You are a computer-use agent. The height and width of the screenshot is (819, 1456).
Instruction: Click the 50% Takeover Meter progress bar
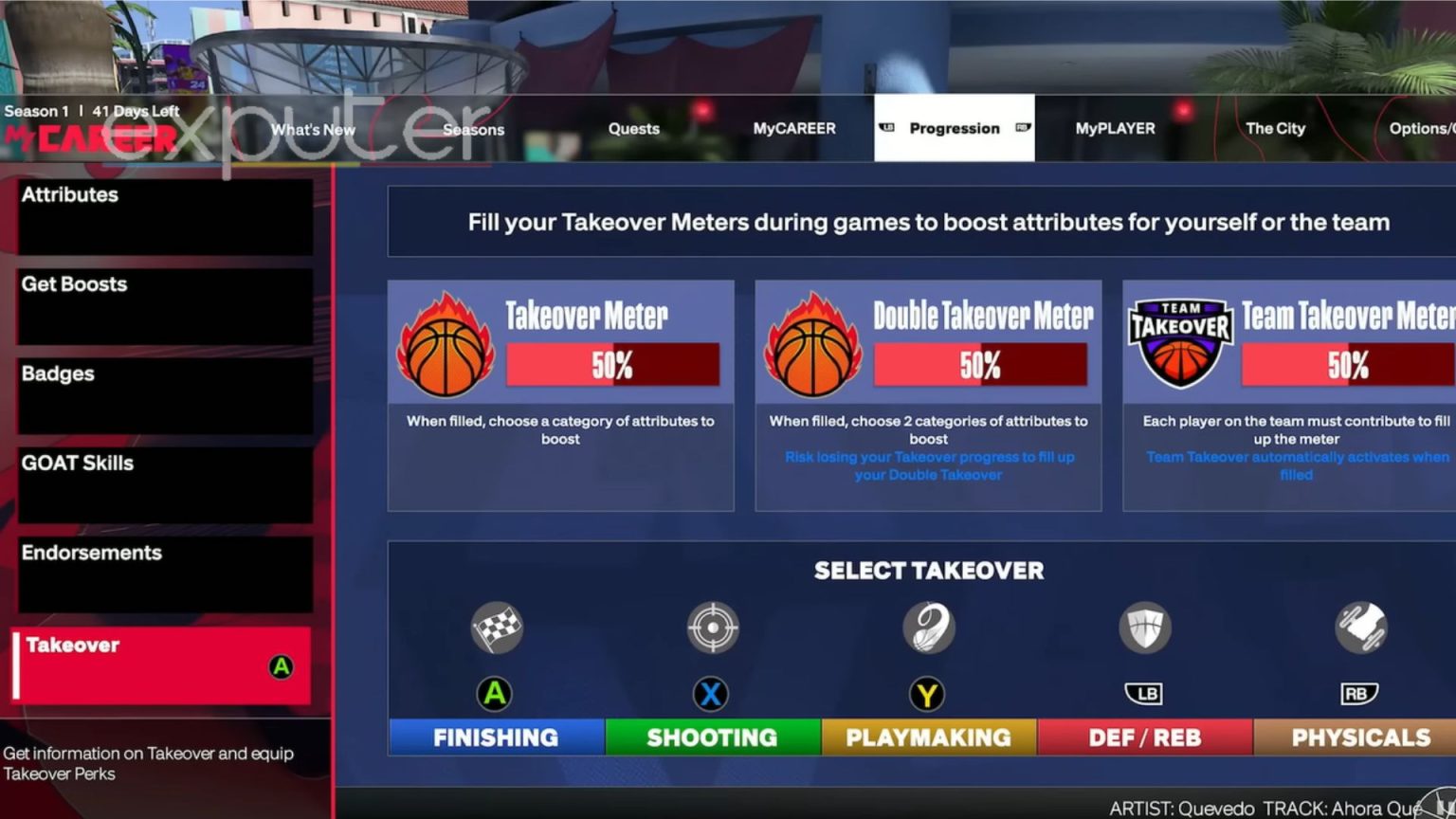point(613,363)
